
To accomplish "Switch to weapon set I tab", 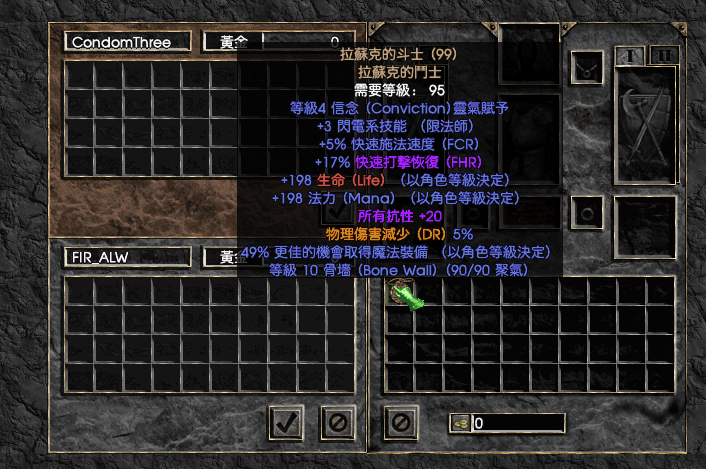I will point(627,55).
